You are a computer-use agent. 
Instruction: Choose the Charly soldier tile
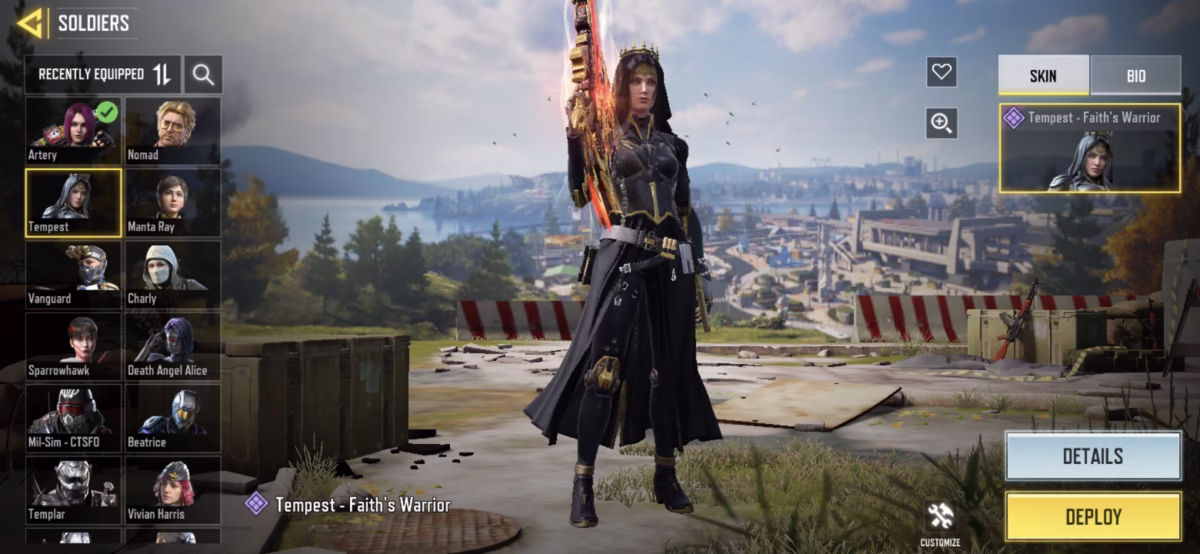[x=173, y=275]
